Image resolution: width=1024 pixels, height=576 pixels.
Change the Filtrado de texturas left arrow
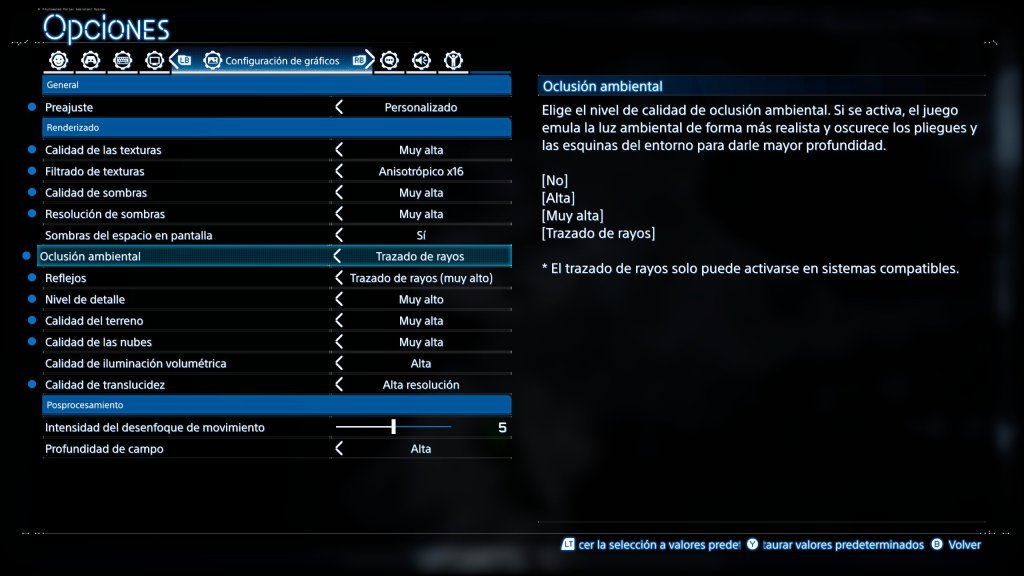coord(339,171)
